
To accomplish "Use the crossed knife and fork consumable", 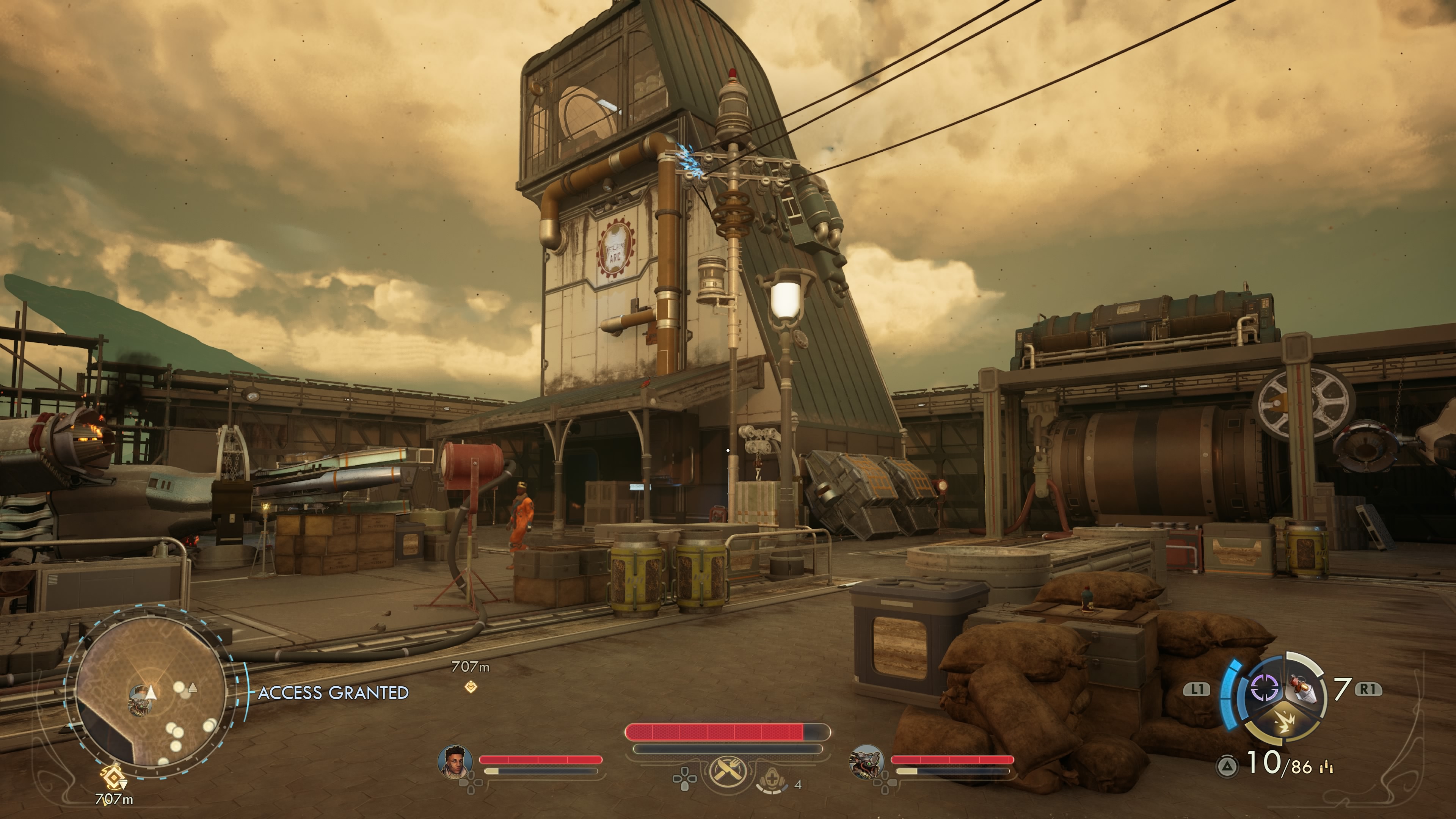I will (726, 771).
